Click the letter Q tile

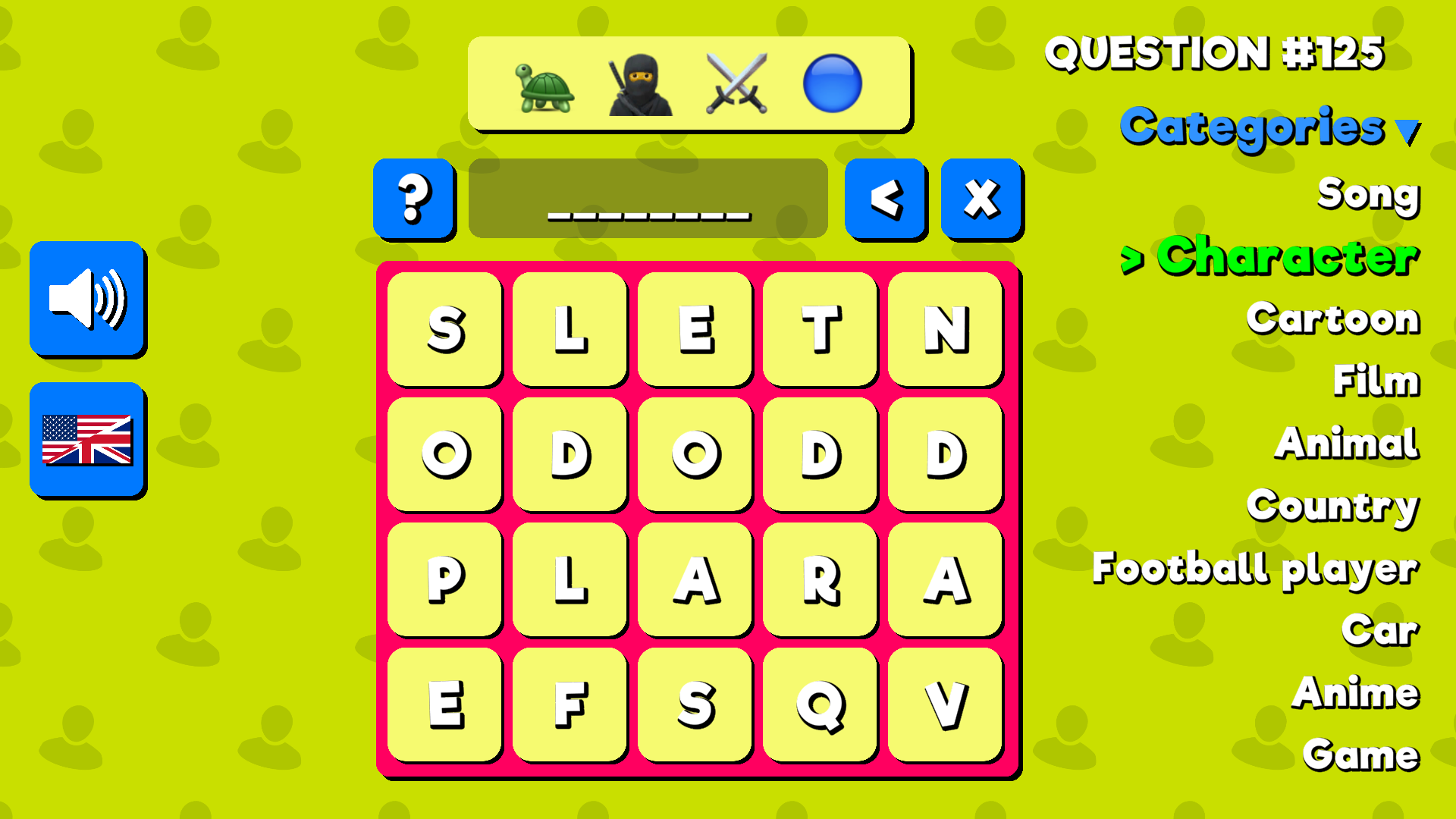pyautogui.click(x=820, y=705)
